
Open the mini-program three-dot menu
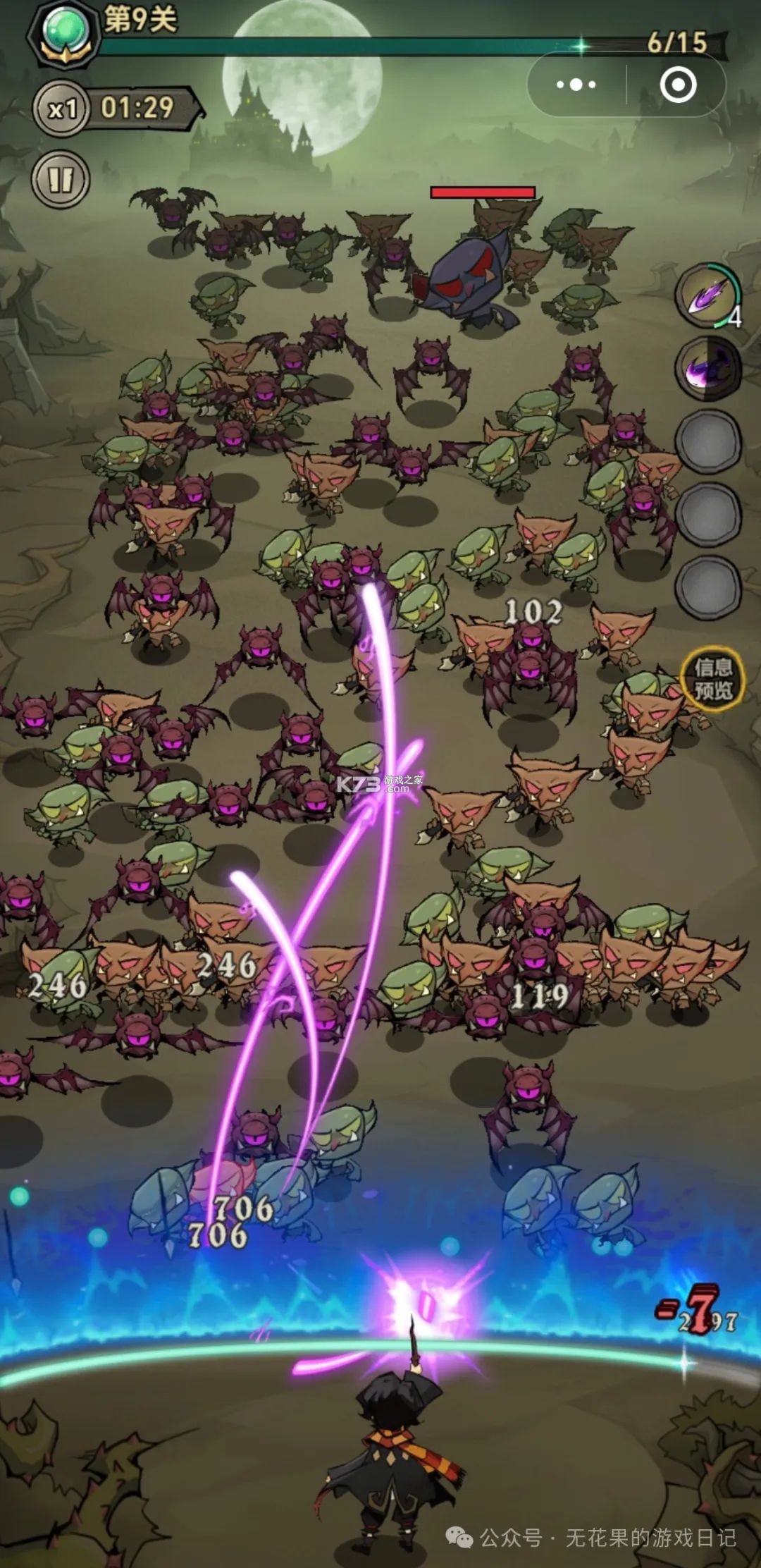576,85
